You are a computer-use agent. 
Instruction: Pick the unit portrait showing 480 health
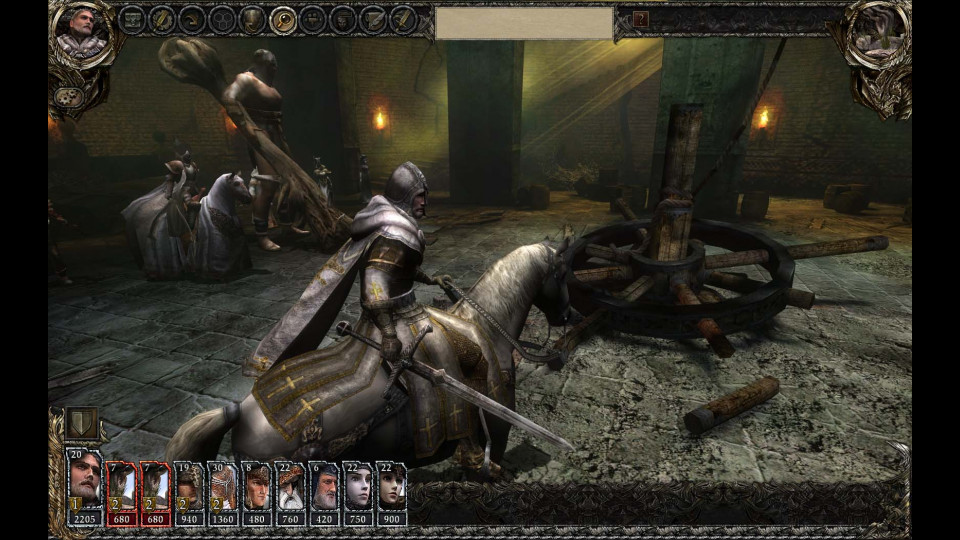point(256,487)
